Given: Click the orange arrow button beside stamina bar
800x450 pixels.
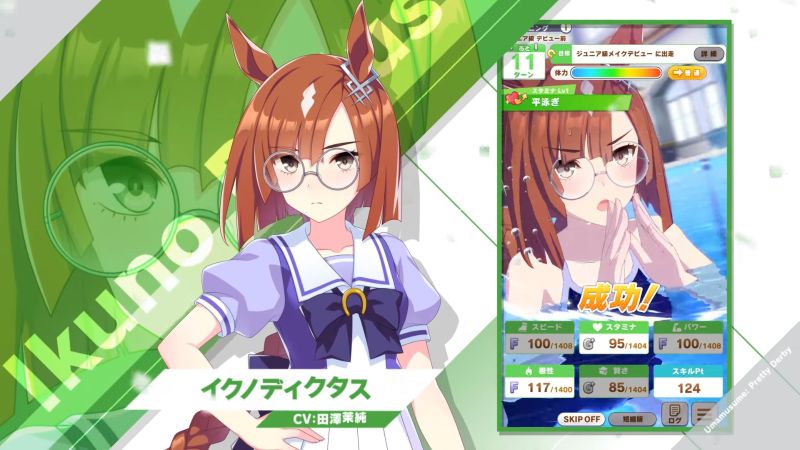Looking at the screenshot, I should (x=684, y=73).
